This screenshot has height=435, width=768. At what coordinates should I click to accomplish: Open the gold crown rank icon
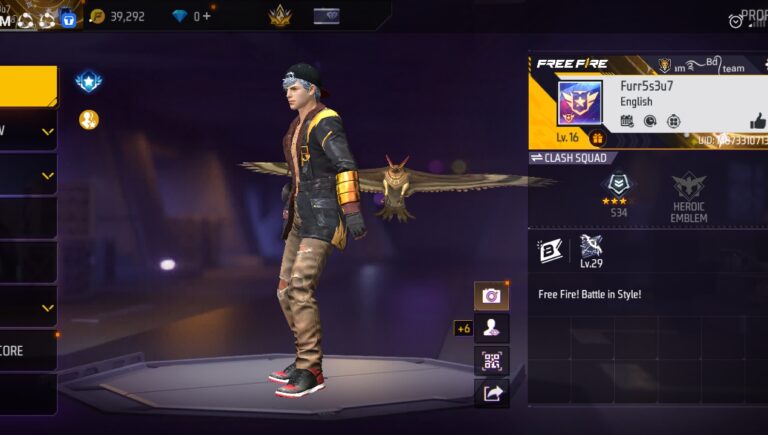[280, 16]
